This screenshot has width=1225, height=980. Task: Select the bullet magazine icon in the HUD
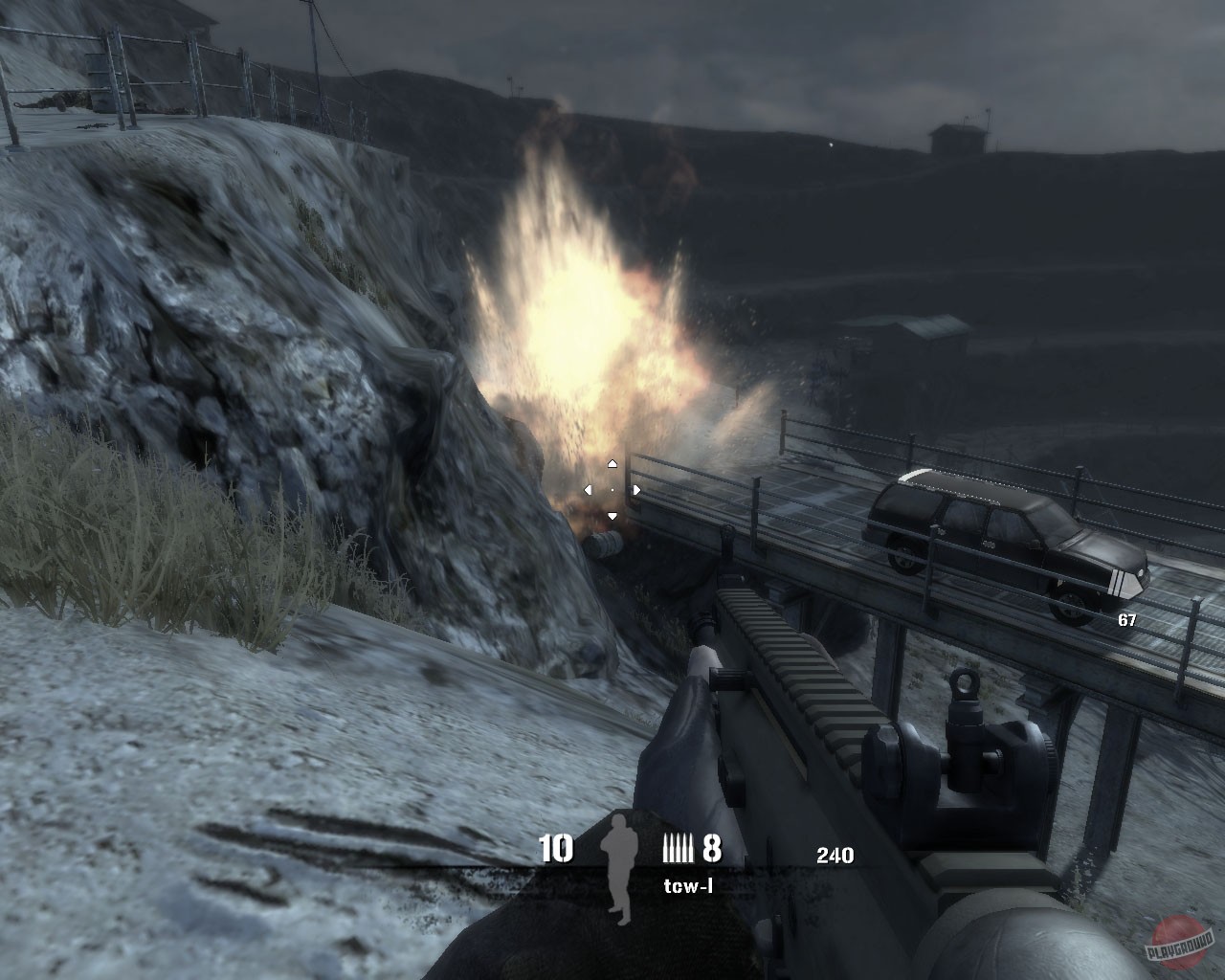click(x=679, y=848)
